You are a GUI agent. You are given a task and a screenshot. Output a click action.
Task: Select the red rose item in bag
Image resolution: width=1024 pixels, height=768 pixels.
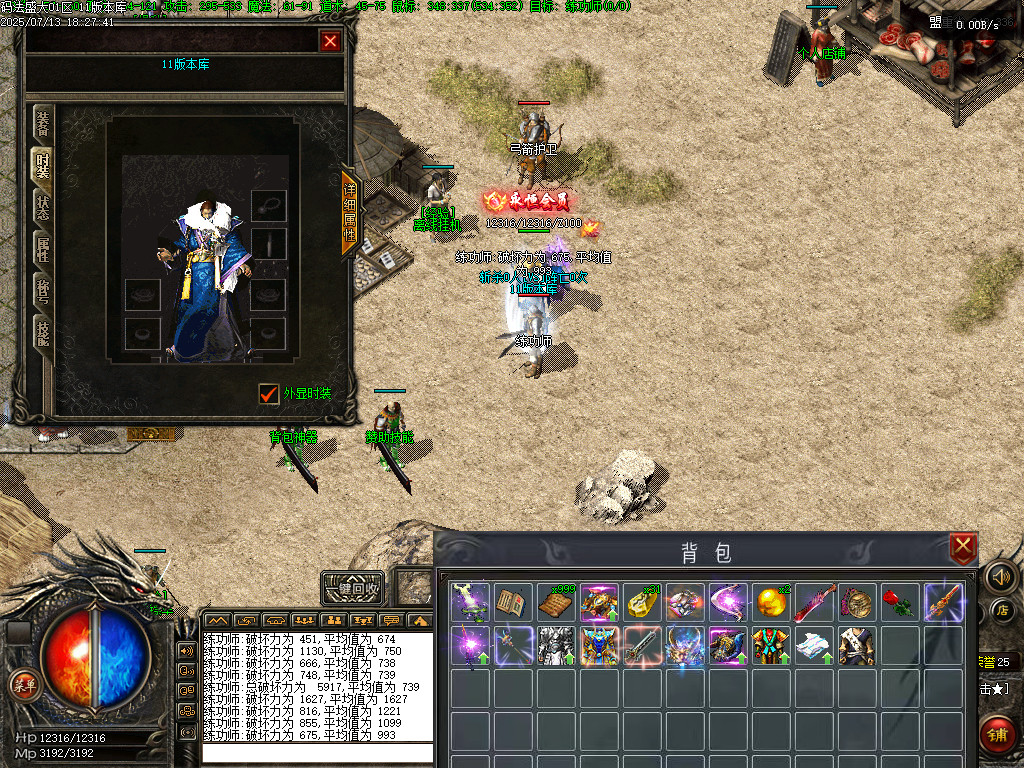click(899, 603)
